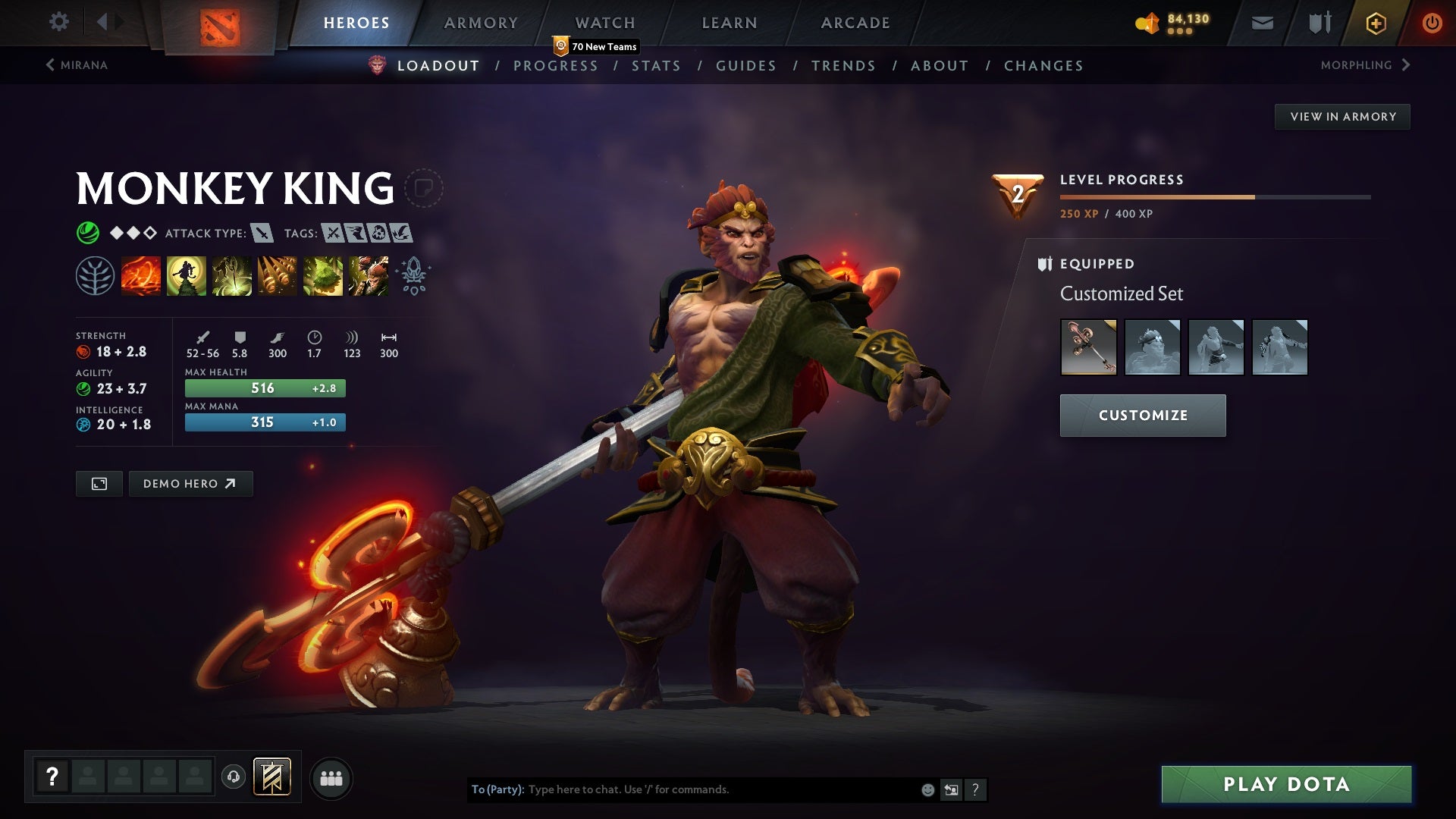
Task: Click the Wukong's Command ultimate icon
Action: pos(368,275)
